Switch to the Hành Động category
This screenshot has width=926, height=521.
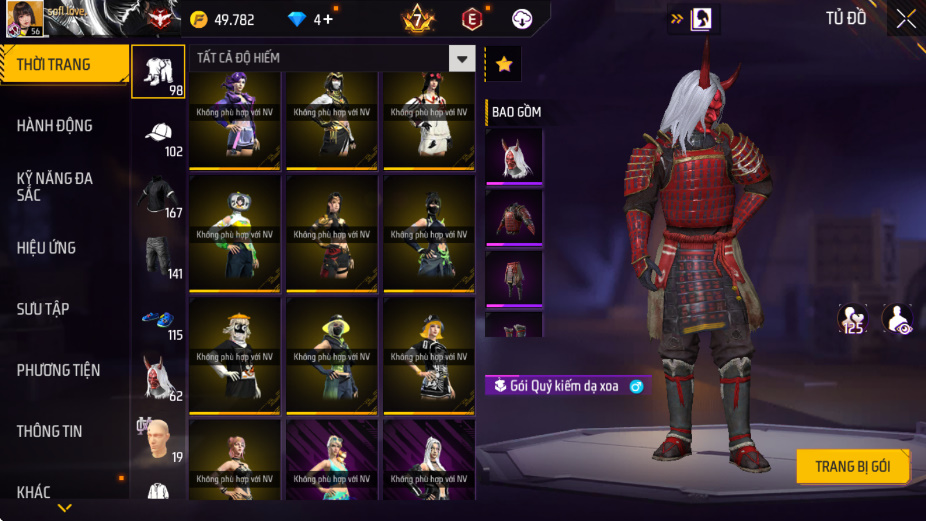64,126
